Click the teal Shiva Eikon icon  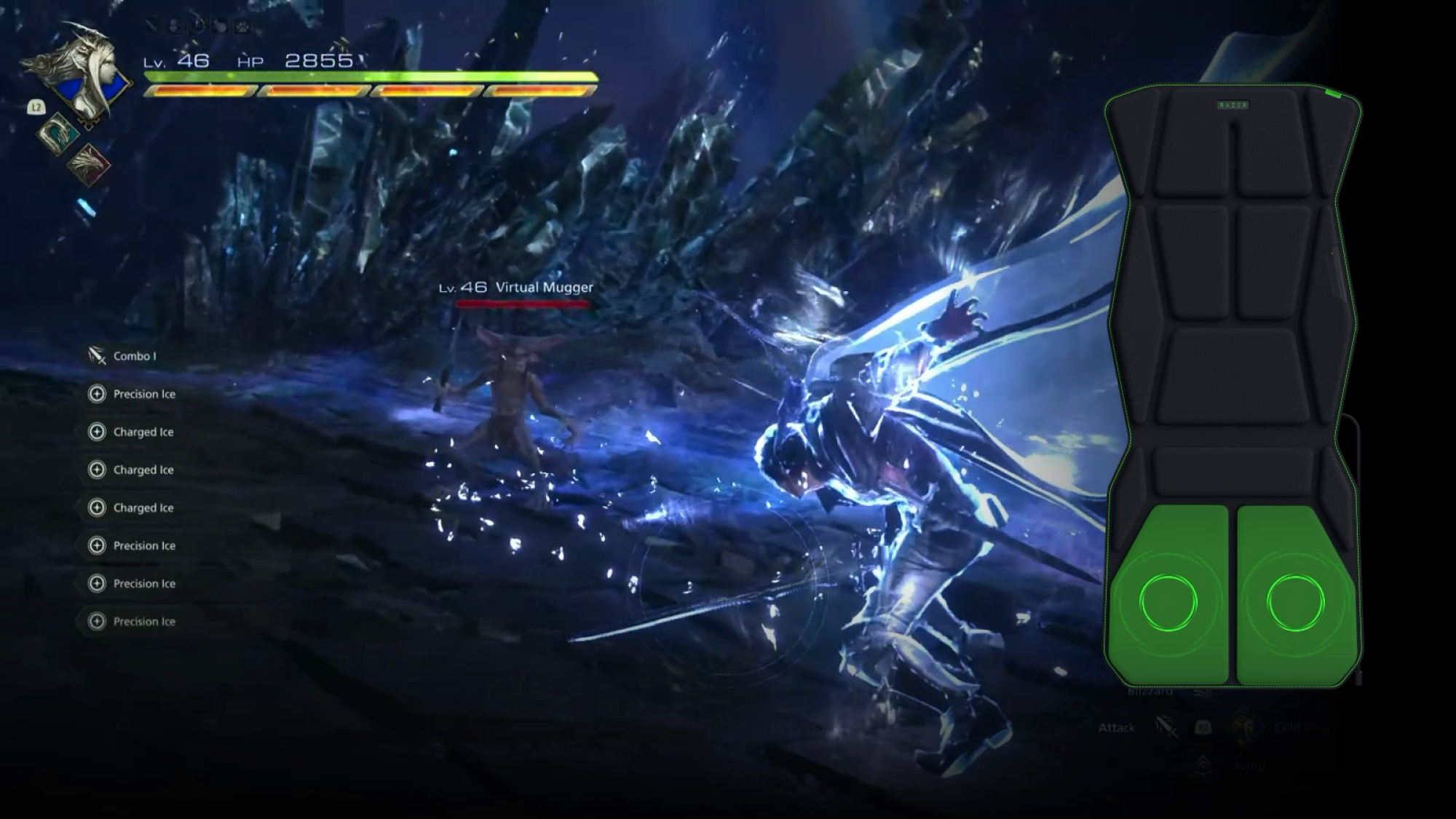point(57,135)
